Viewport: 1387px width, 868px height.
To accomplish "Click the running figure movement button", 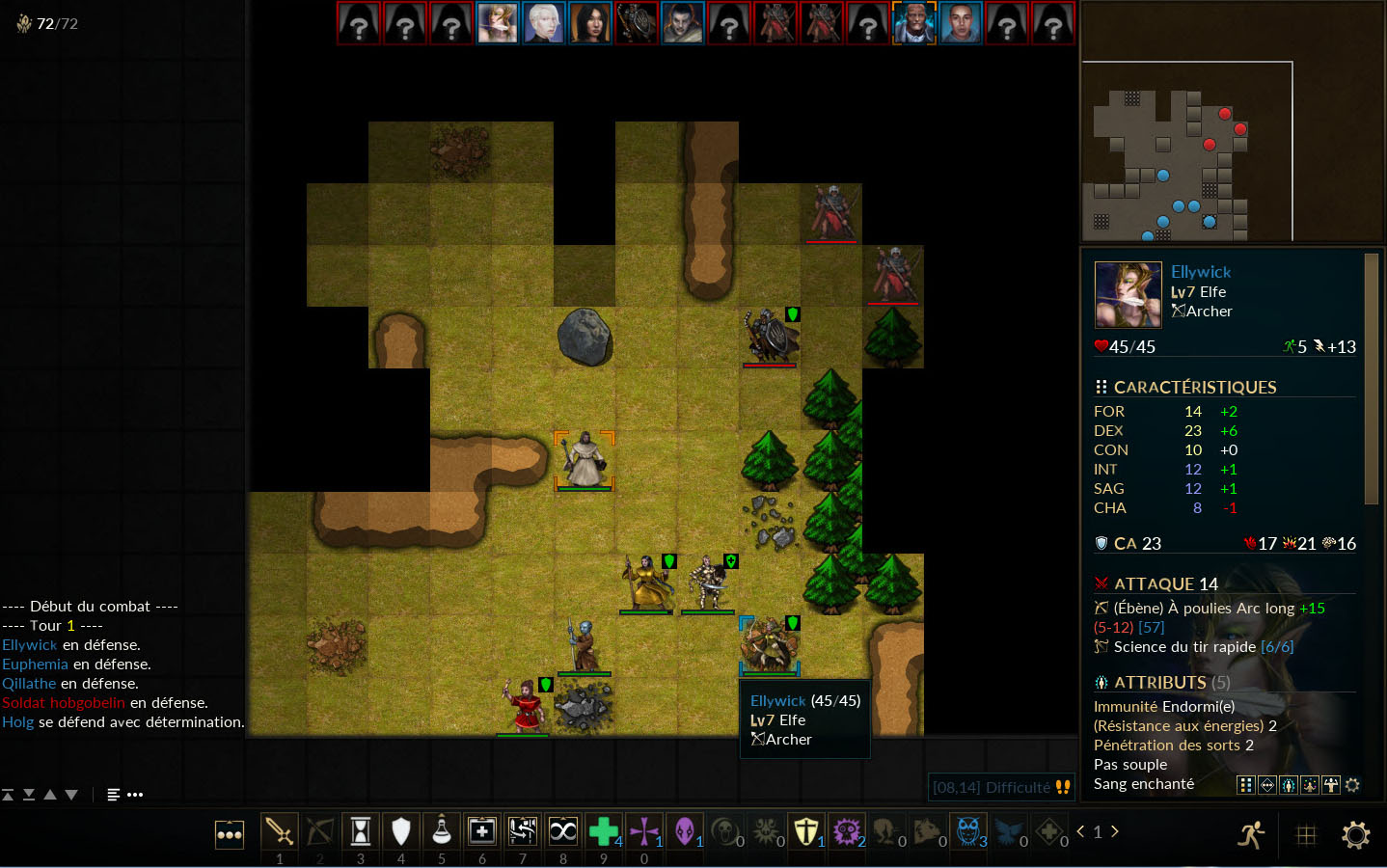I will pos(1252,835).
